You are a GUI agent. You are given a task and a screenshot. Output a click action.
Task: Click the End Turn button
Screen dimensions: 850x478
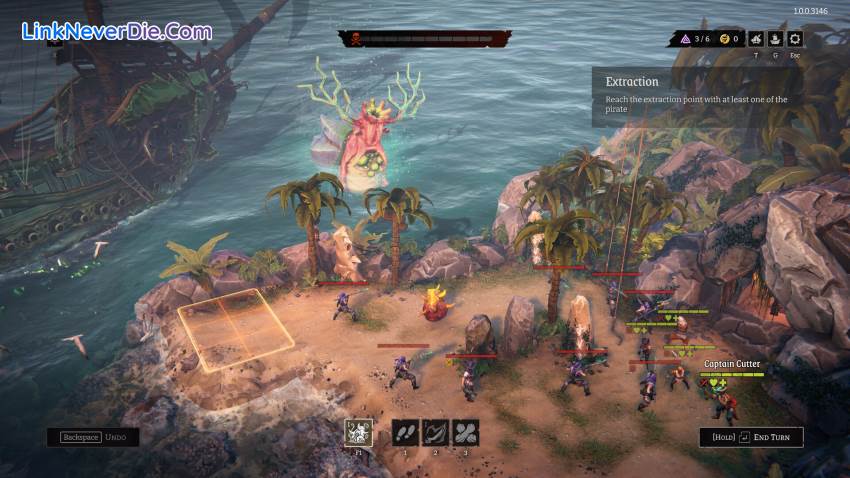(x=751, y=437)
